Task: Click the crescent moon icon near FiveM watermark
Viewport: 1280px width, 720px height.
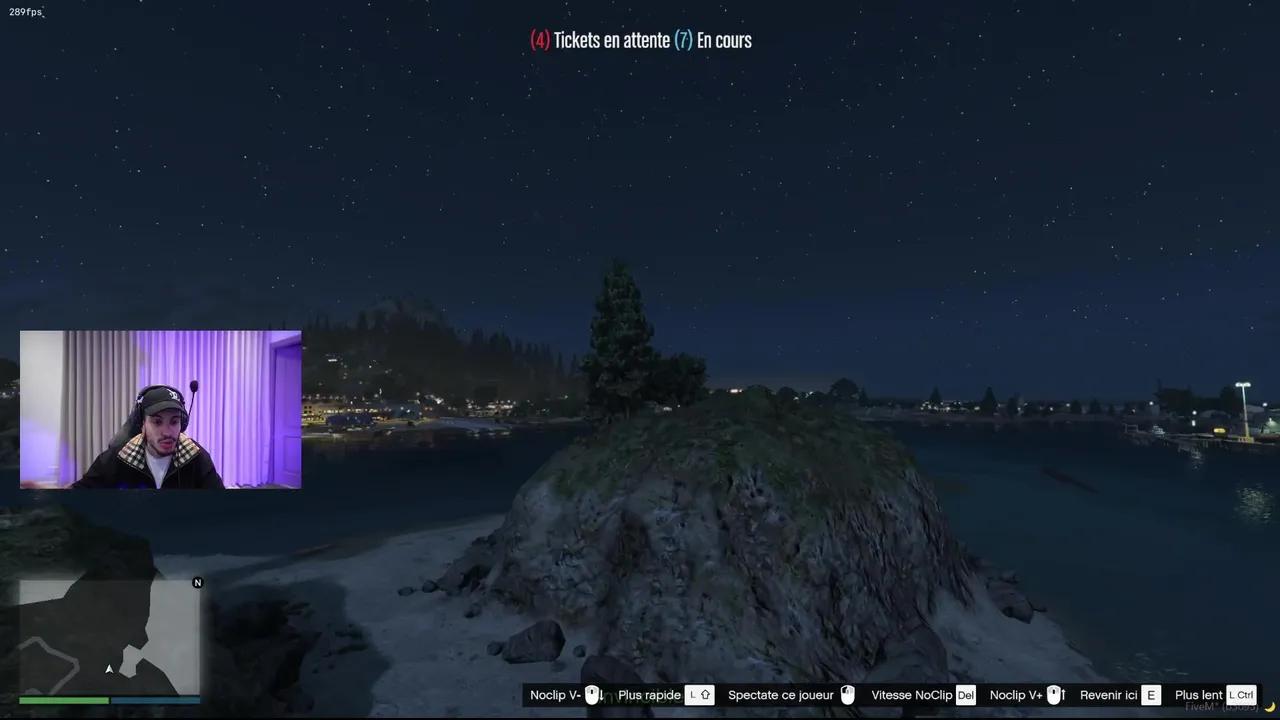Action: pos(1270,707)
